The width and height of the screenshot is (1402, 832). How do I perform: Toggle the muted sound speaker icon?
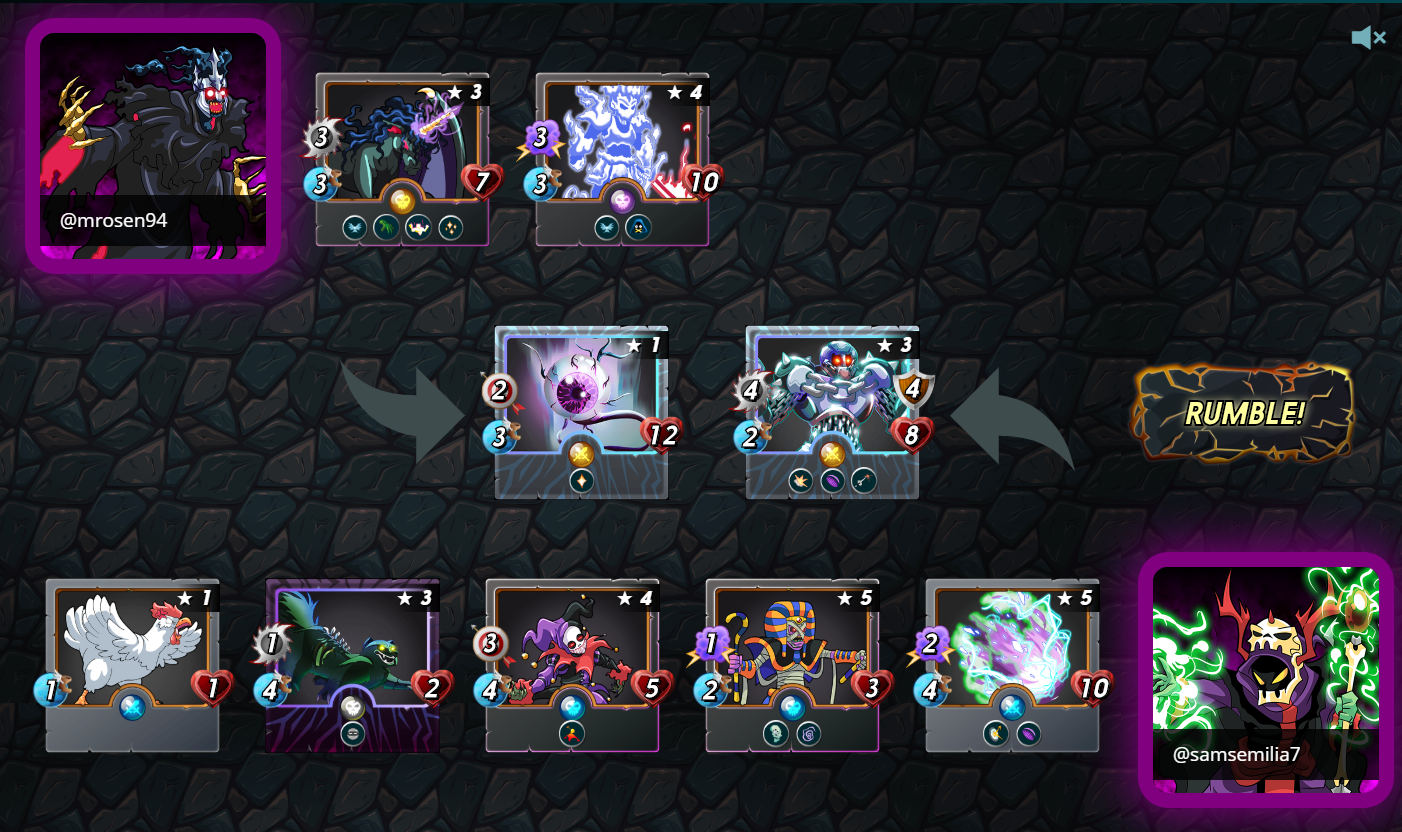1367,38
